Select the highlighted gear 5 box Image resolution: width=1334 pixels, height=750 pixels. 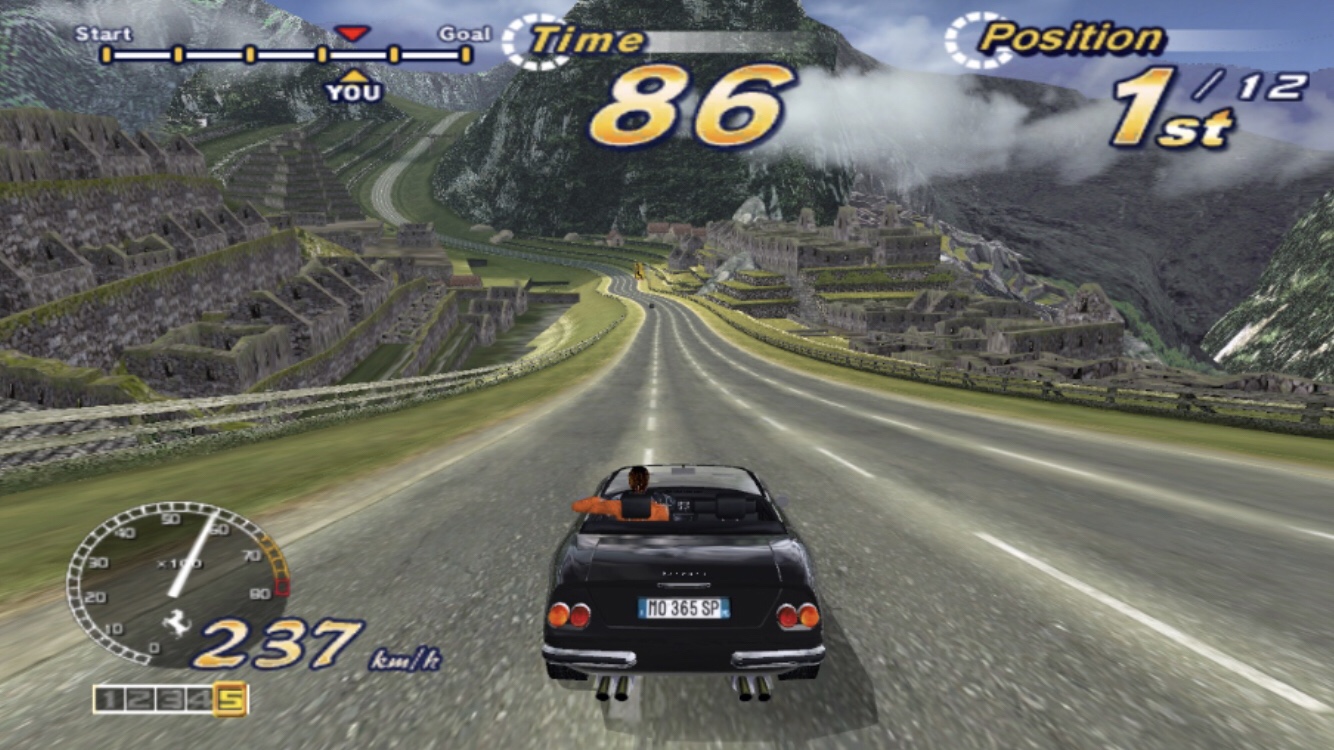tap(231, 700)
